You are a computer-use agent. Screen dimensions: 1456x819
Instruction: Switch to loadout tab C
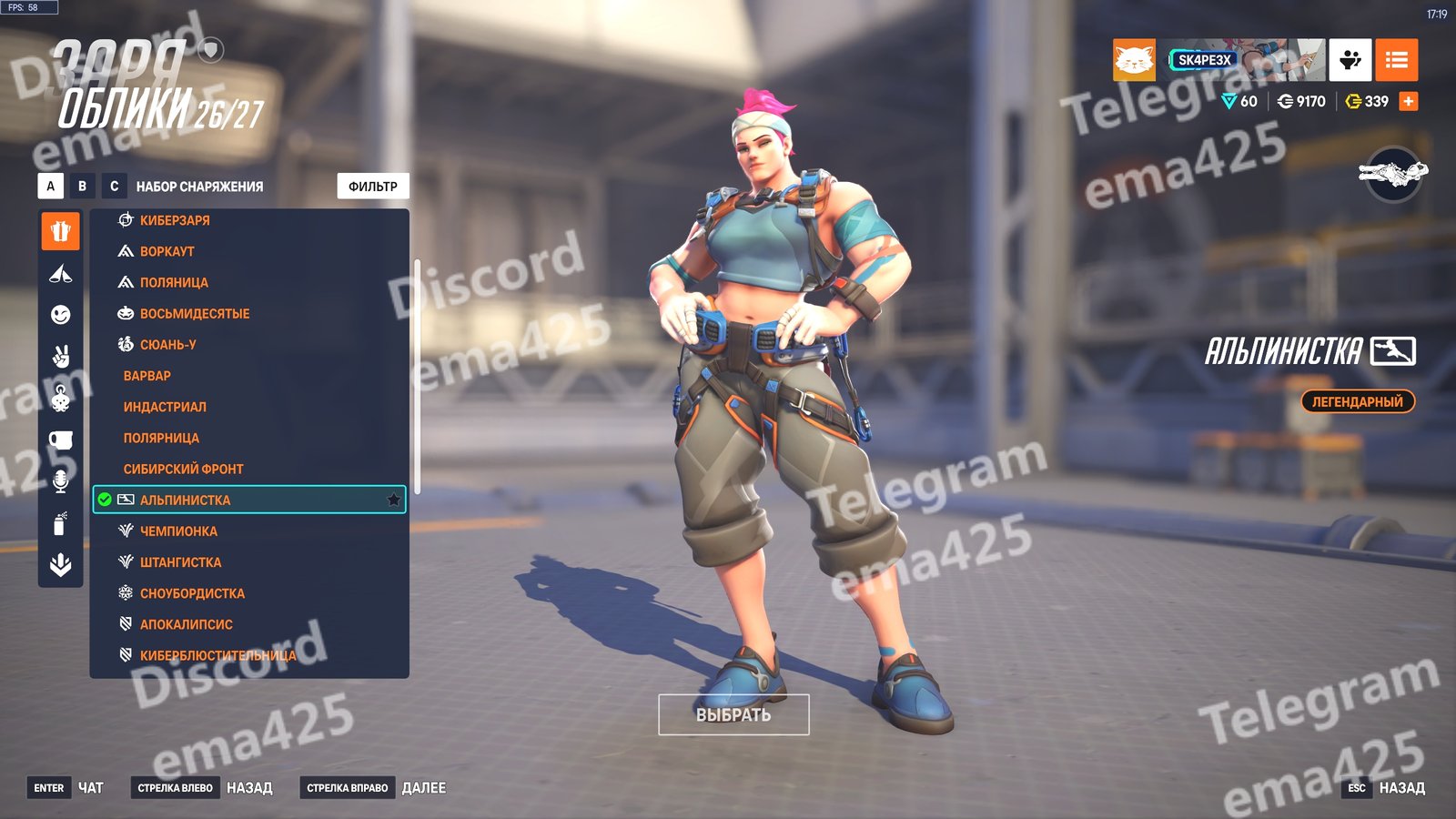click(x=115, y=186)
